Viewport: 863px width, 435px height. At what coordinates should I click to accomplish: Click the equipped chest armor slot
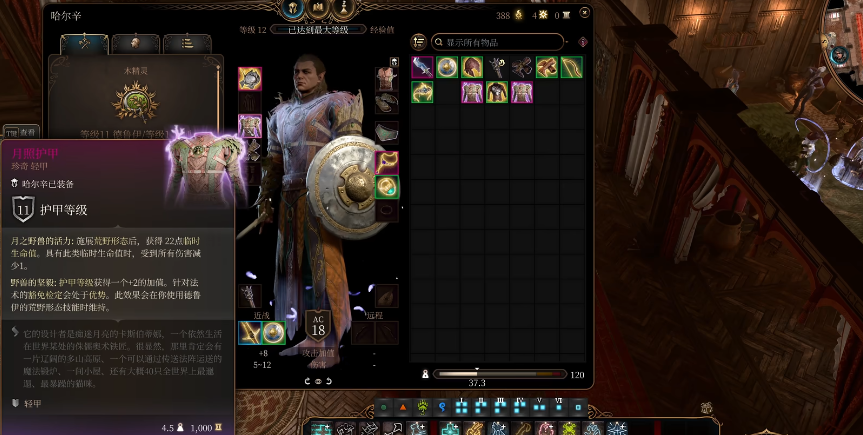[250, 127]
